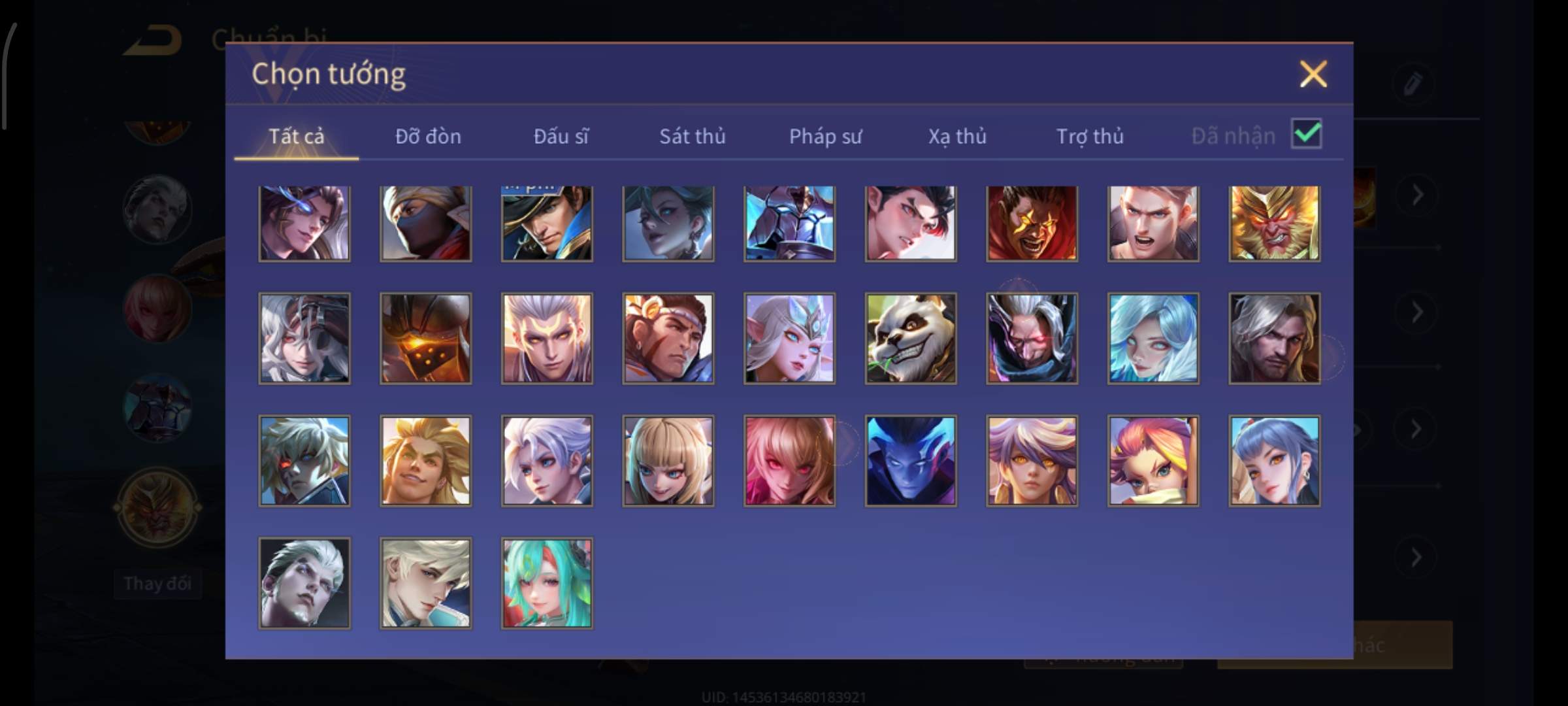Pick the pink-haired red-eyed girl hero

coord(789,461)
